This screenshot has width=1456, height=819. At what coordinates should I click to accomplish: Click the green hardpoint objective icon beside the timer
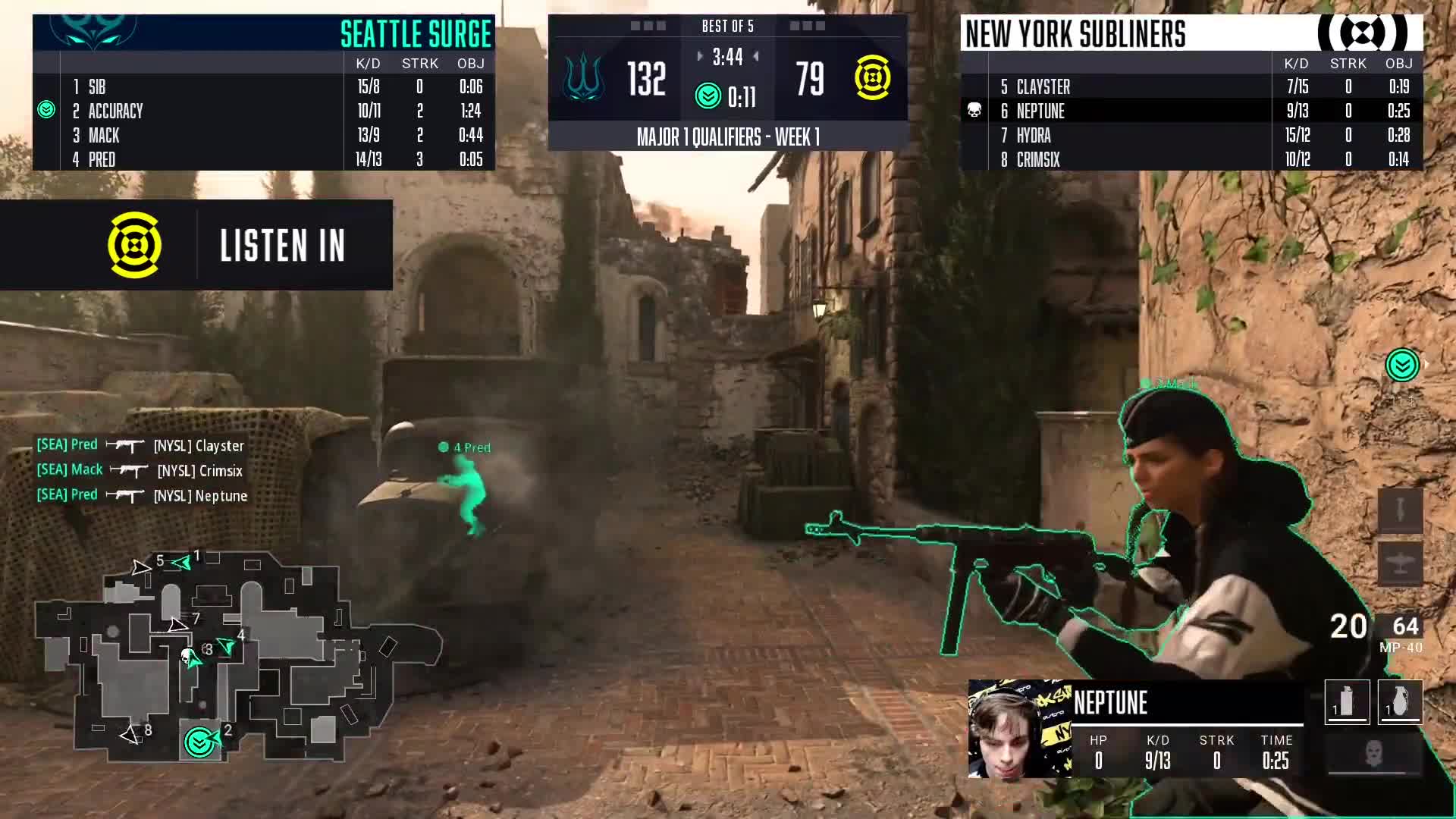tap(708, 96)
